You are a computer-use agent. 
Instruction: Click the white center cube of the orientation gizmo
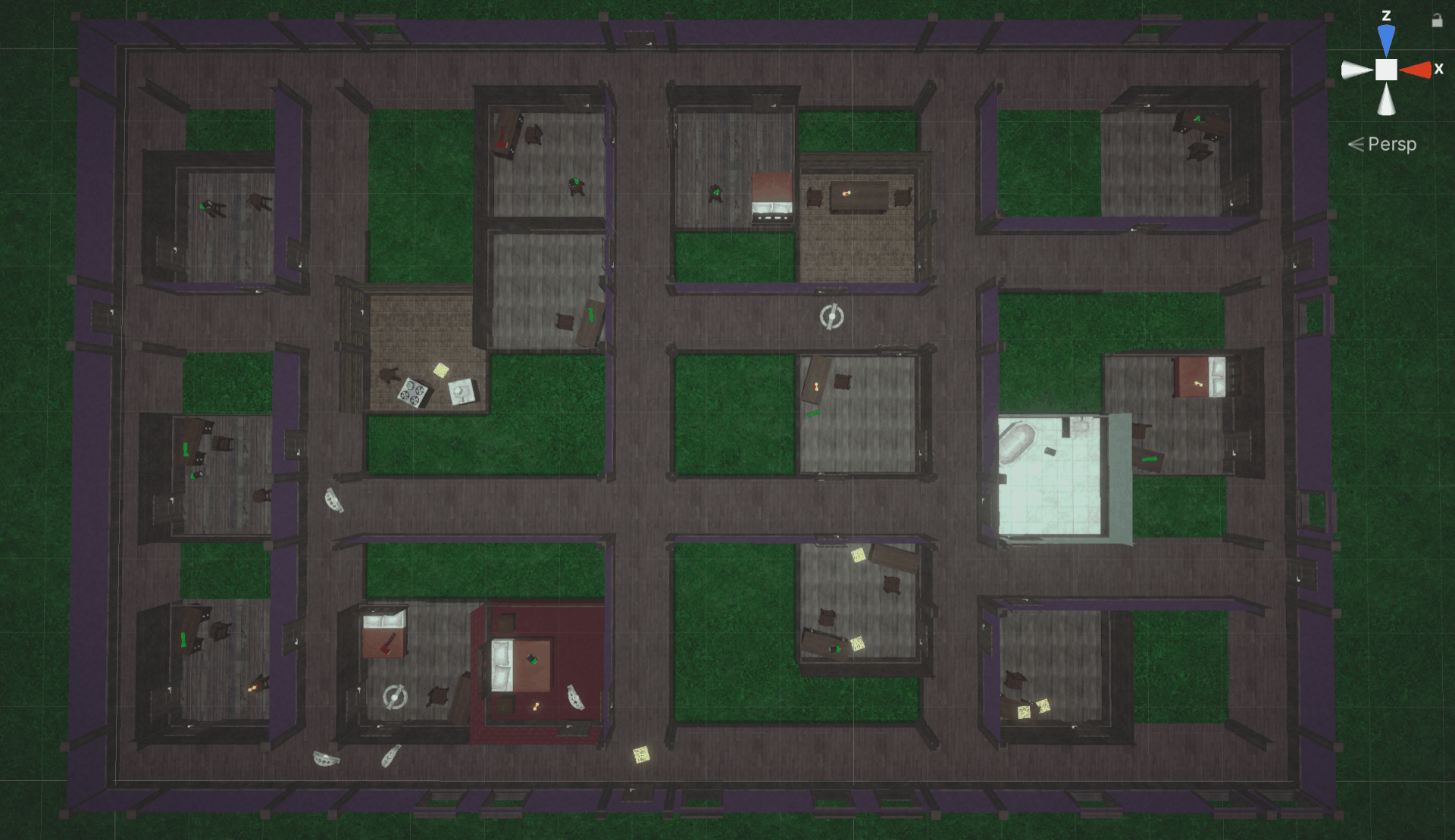pos(1387,69)
